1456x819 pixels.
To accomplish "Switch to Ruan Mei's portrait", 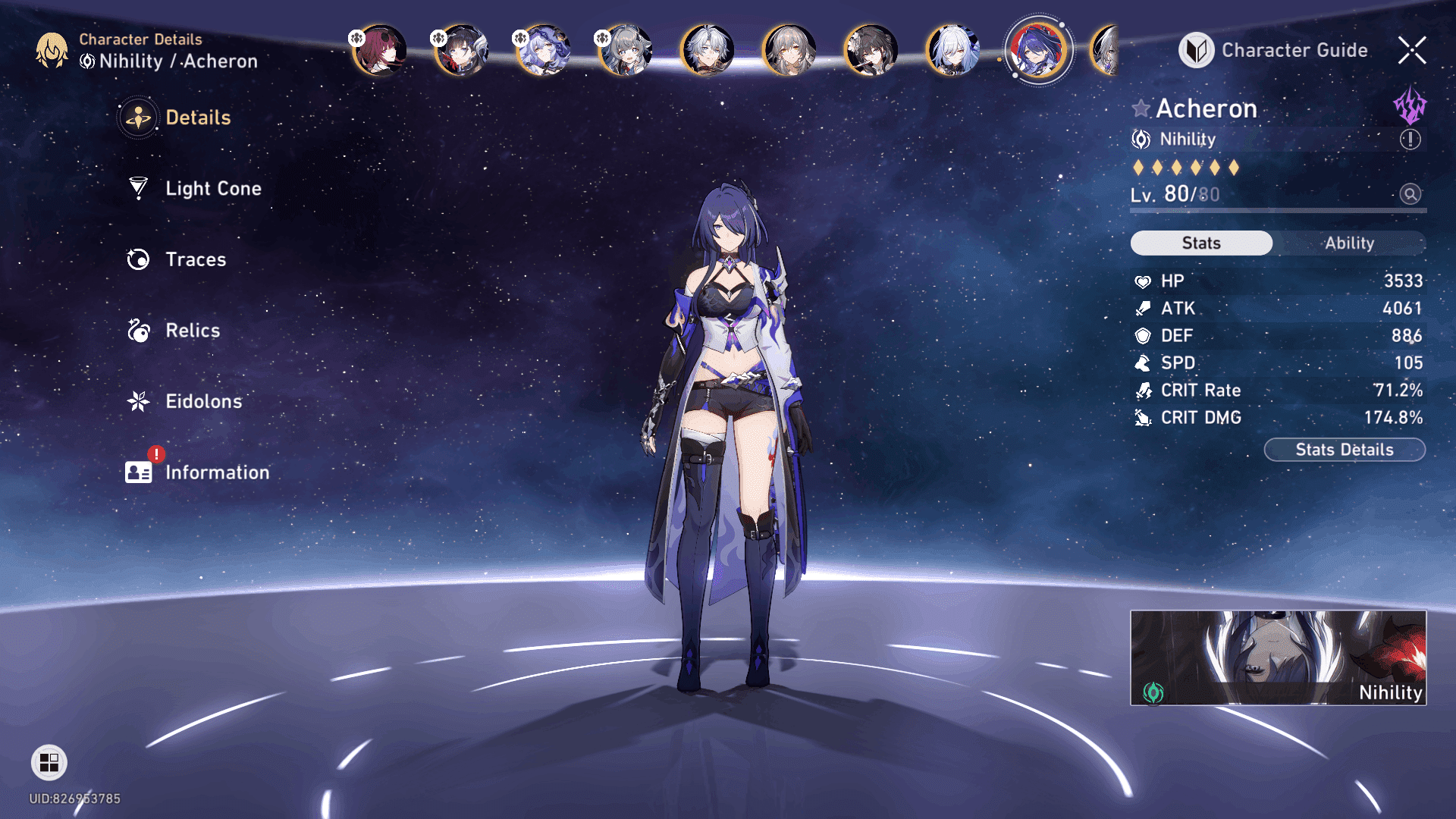I will [871, 50].
